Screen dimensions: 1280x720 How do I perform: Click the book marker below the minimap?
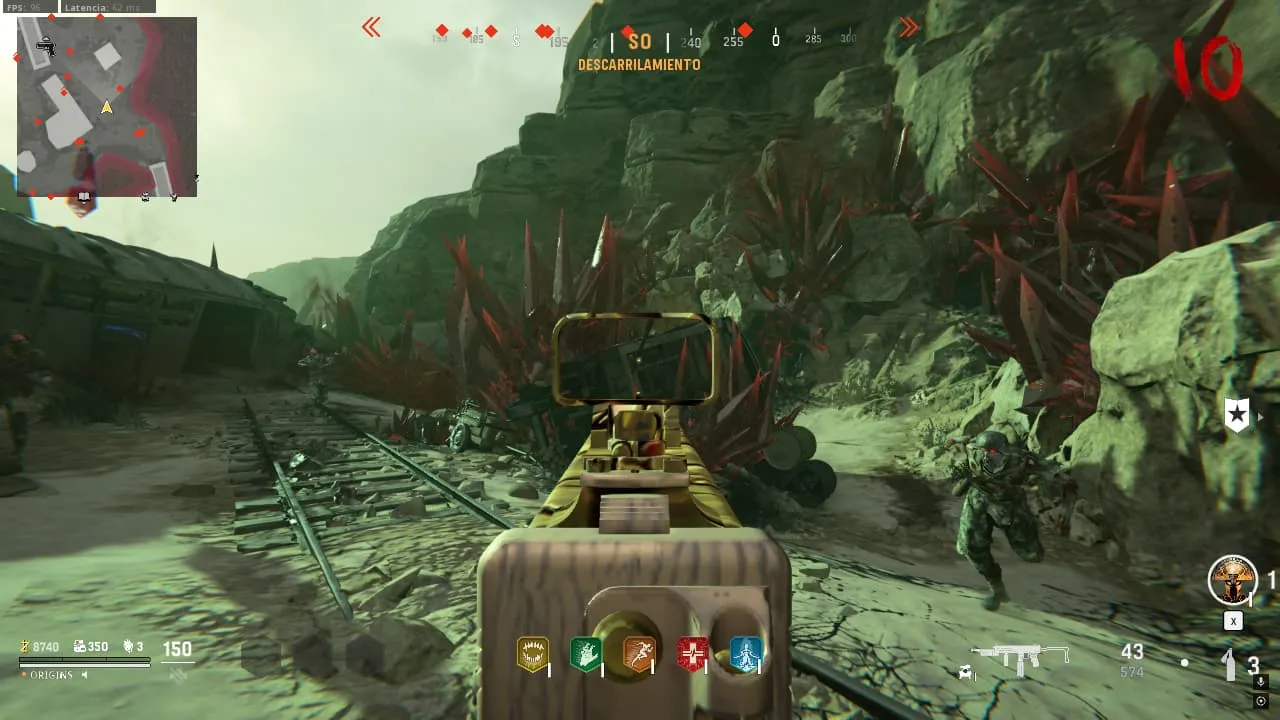click(x=84, y=197)
